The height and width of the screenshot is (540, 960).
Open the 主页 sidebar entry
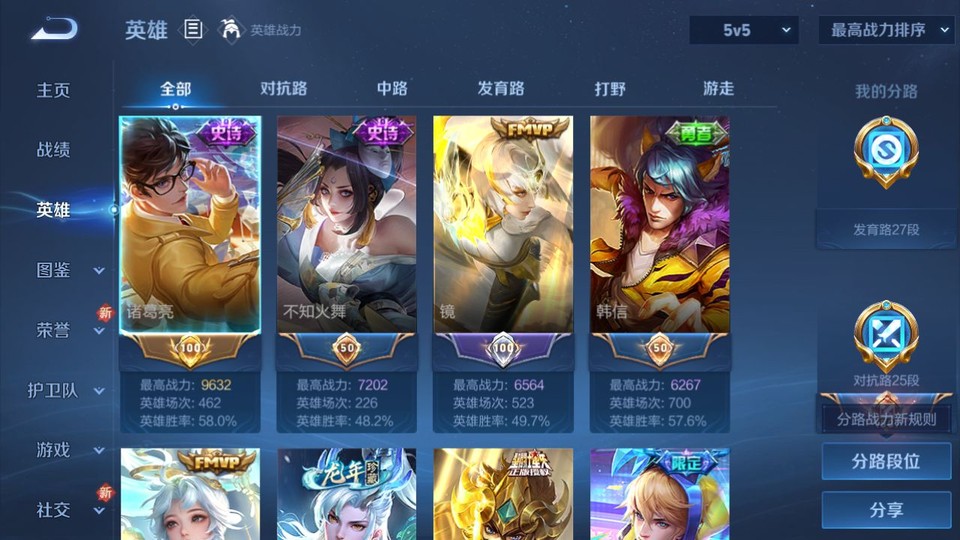point(54,90)
